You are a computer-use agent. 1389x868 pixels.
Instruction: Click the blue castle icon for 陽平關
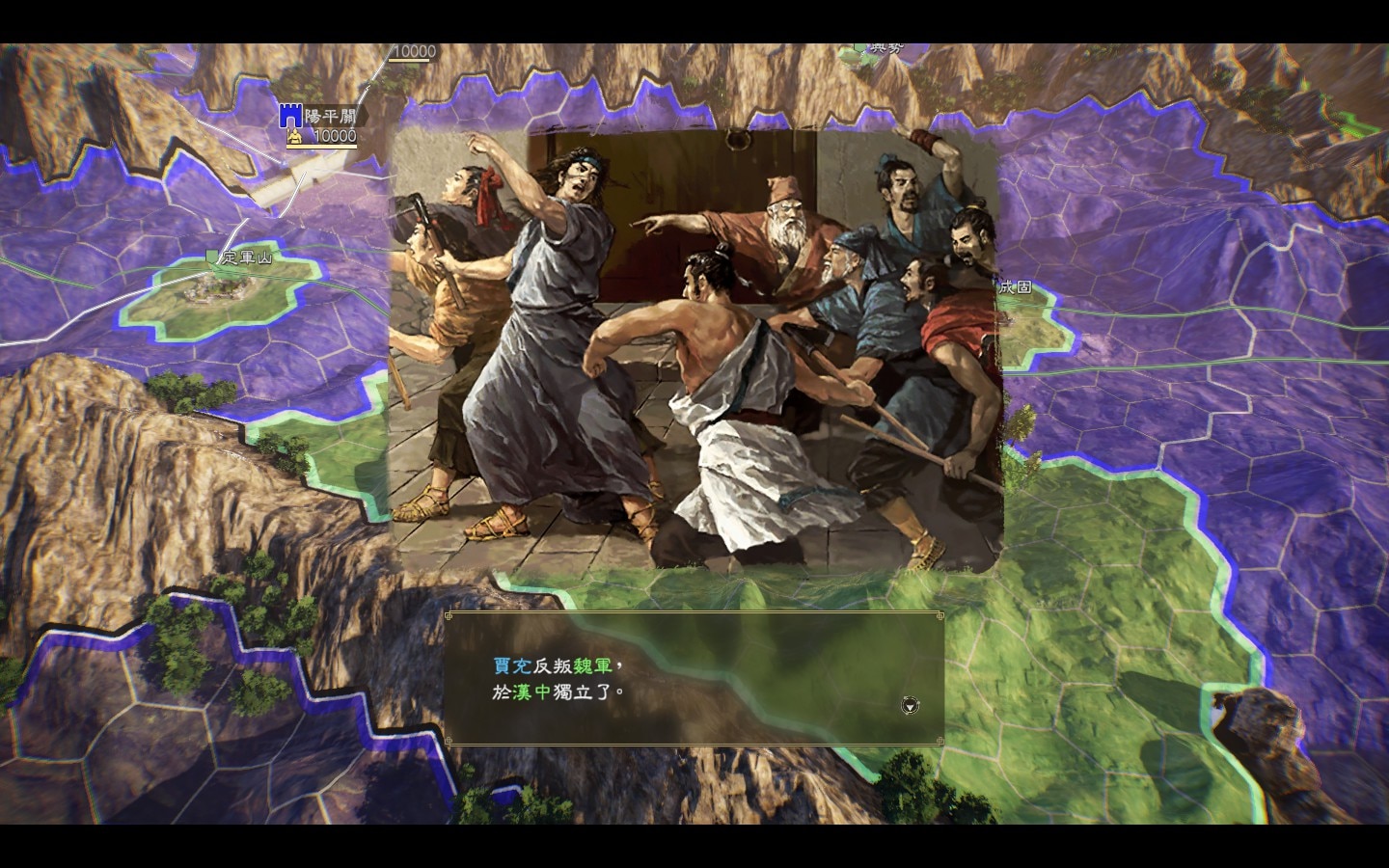point(291,117)
